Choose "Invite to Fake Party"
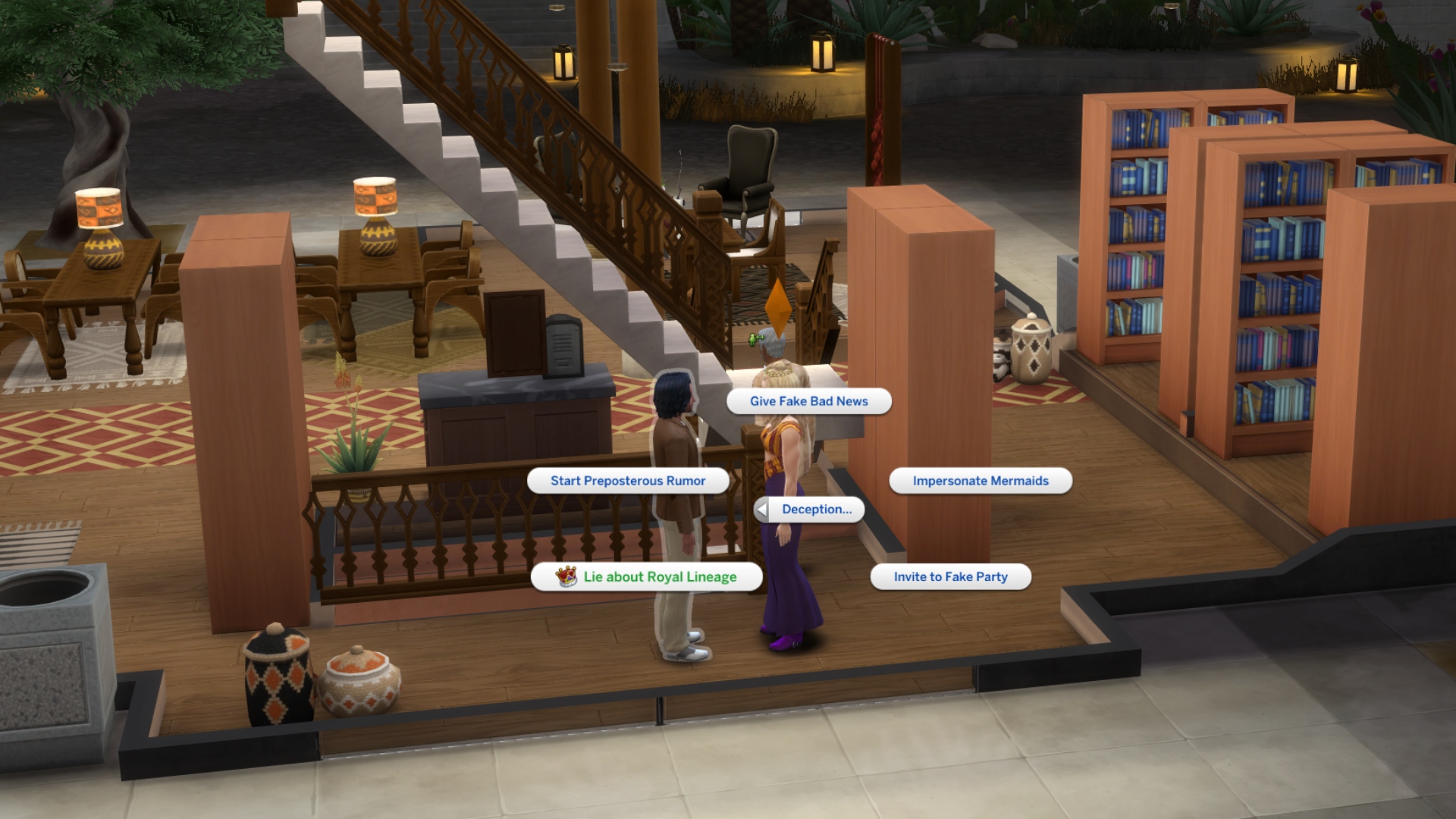 tap(951, 576)
